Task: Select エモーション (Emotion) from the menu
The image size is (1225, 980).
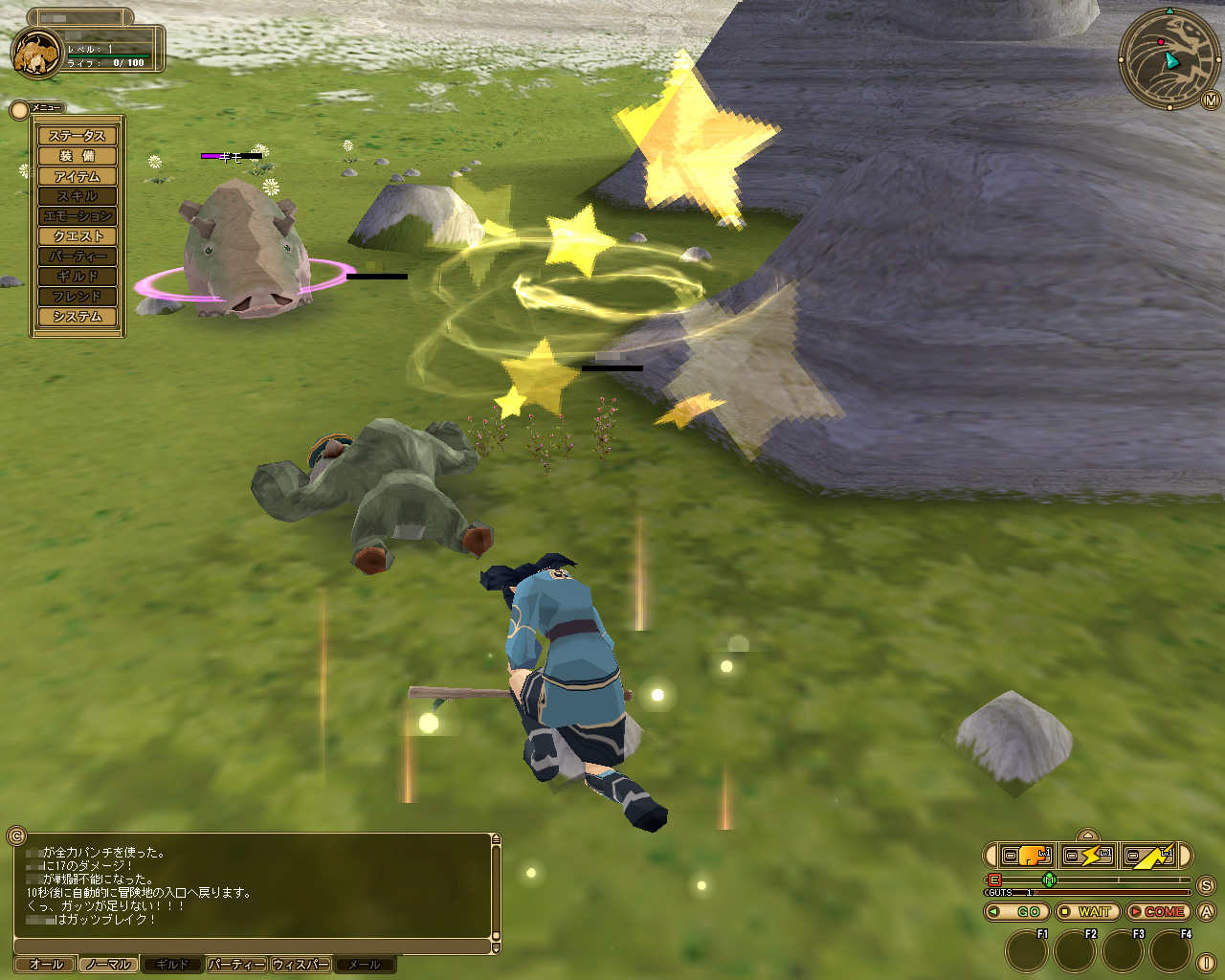Action: click(x=78, y=216)
